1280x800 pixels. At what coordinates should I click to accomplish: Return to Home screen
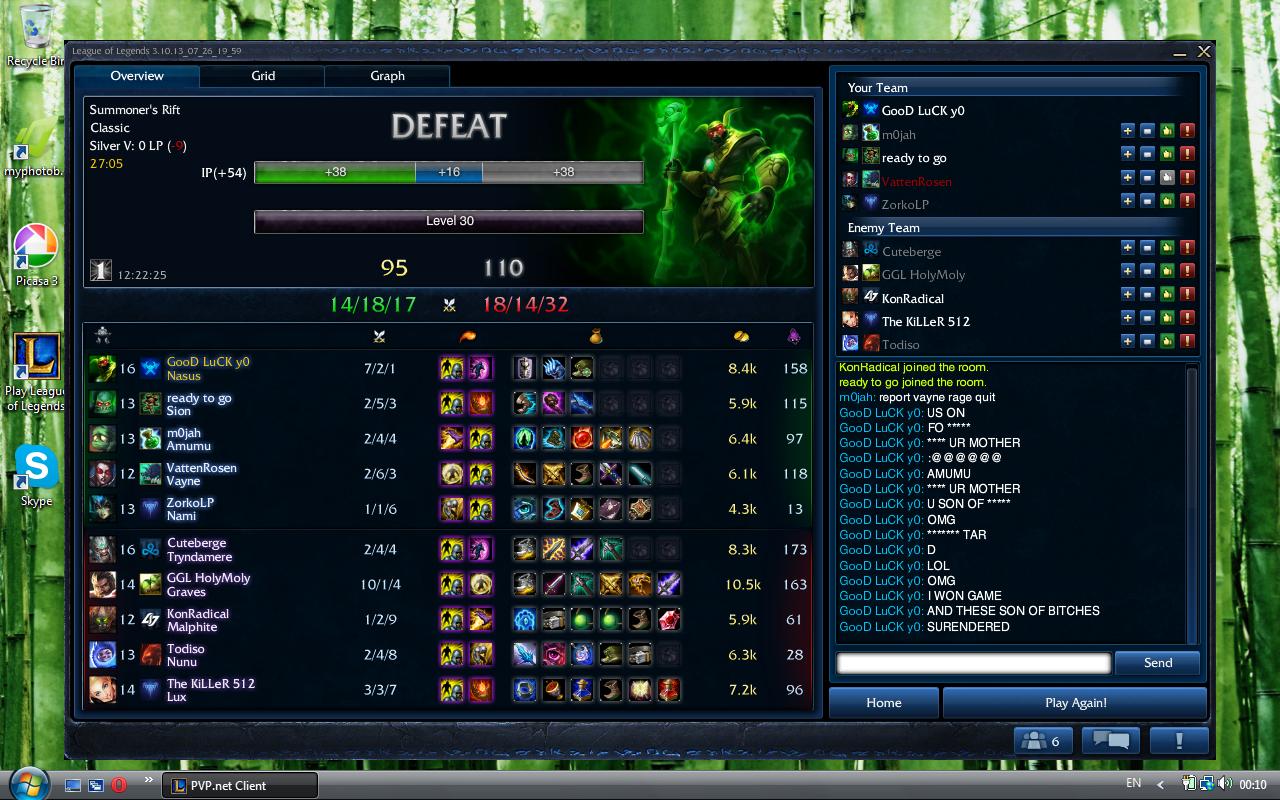[883, 702]
